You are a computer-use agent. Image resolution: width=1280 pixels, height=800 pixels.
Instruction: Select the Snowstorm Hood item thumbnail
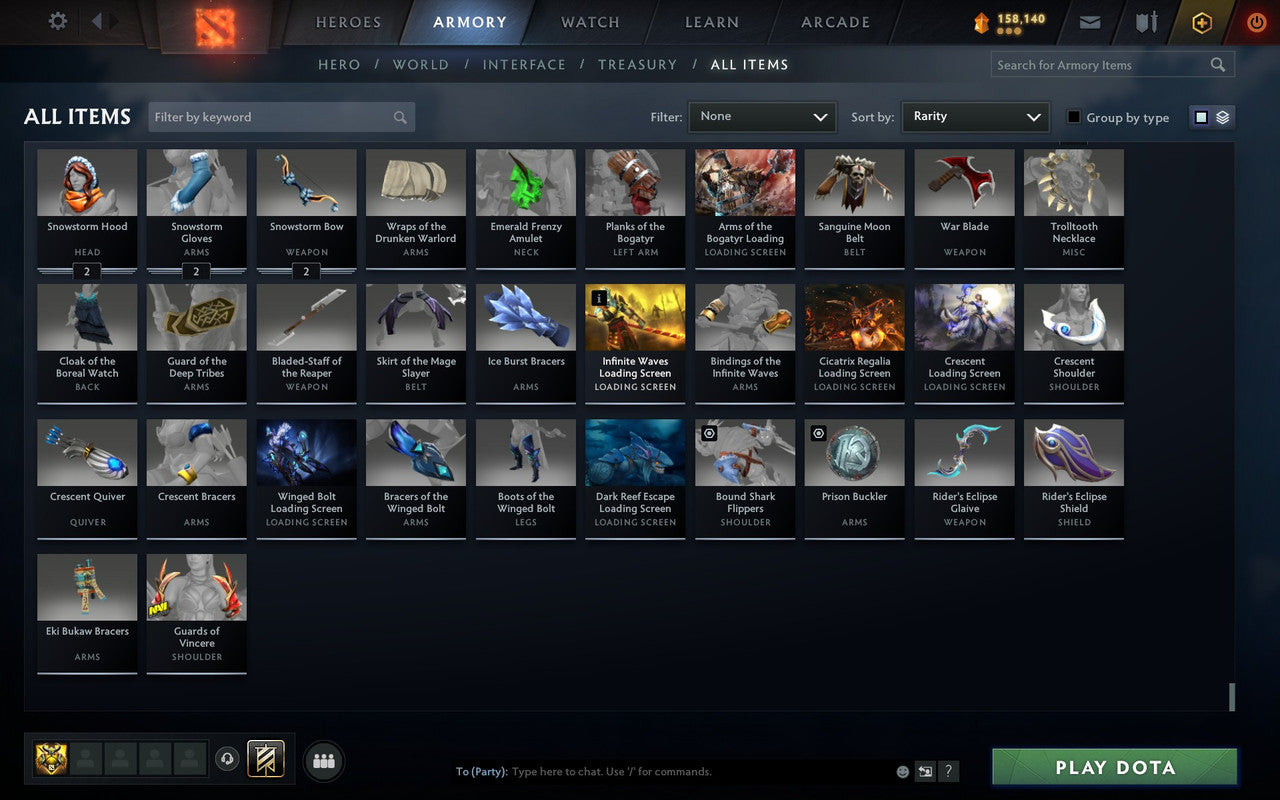click(87, 182)
